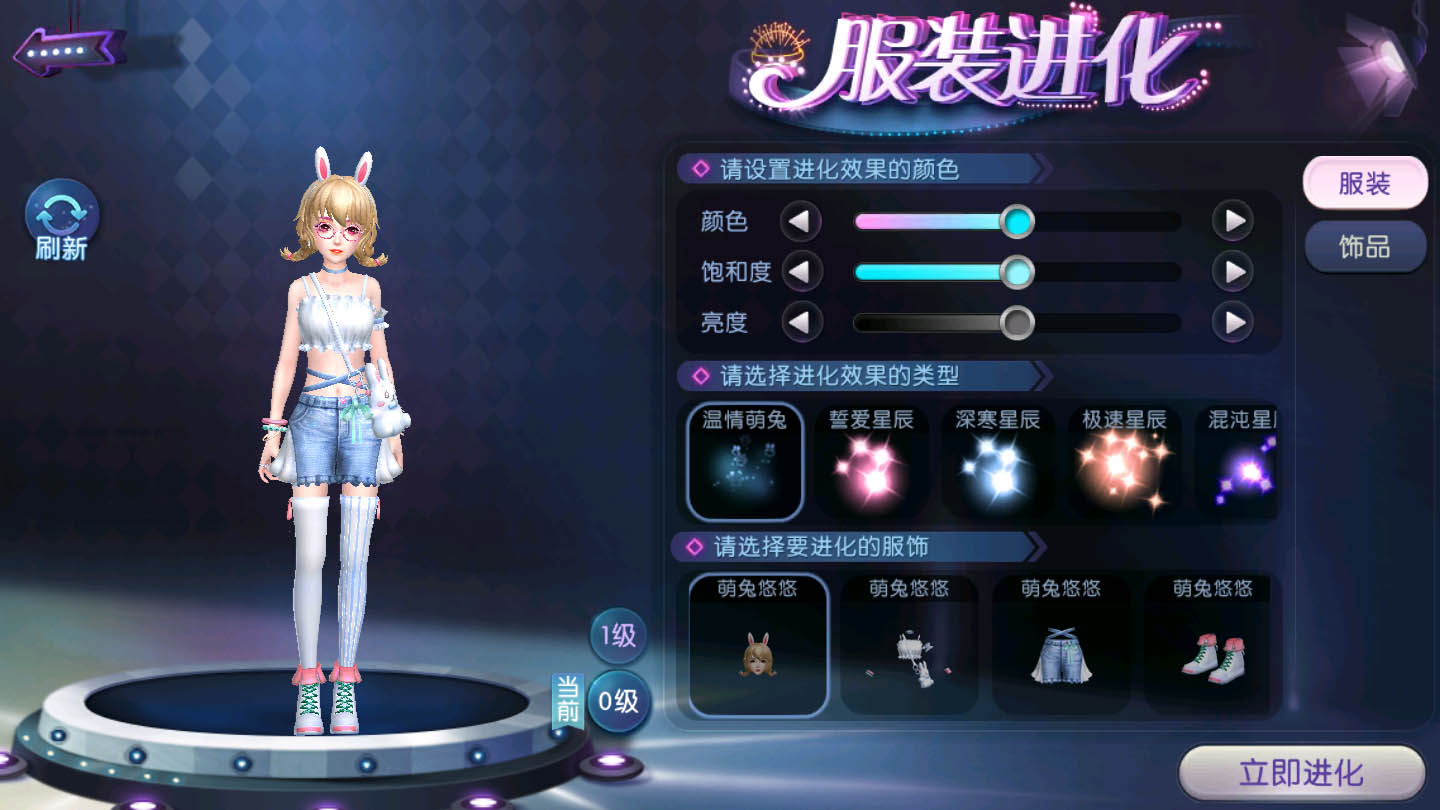Raise 亮度 using its right arrow
Image resolution: width=1440 pixels, height=810 pixels.
(x=1233, y=322)
